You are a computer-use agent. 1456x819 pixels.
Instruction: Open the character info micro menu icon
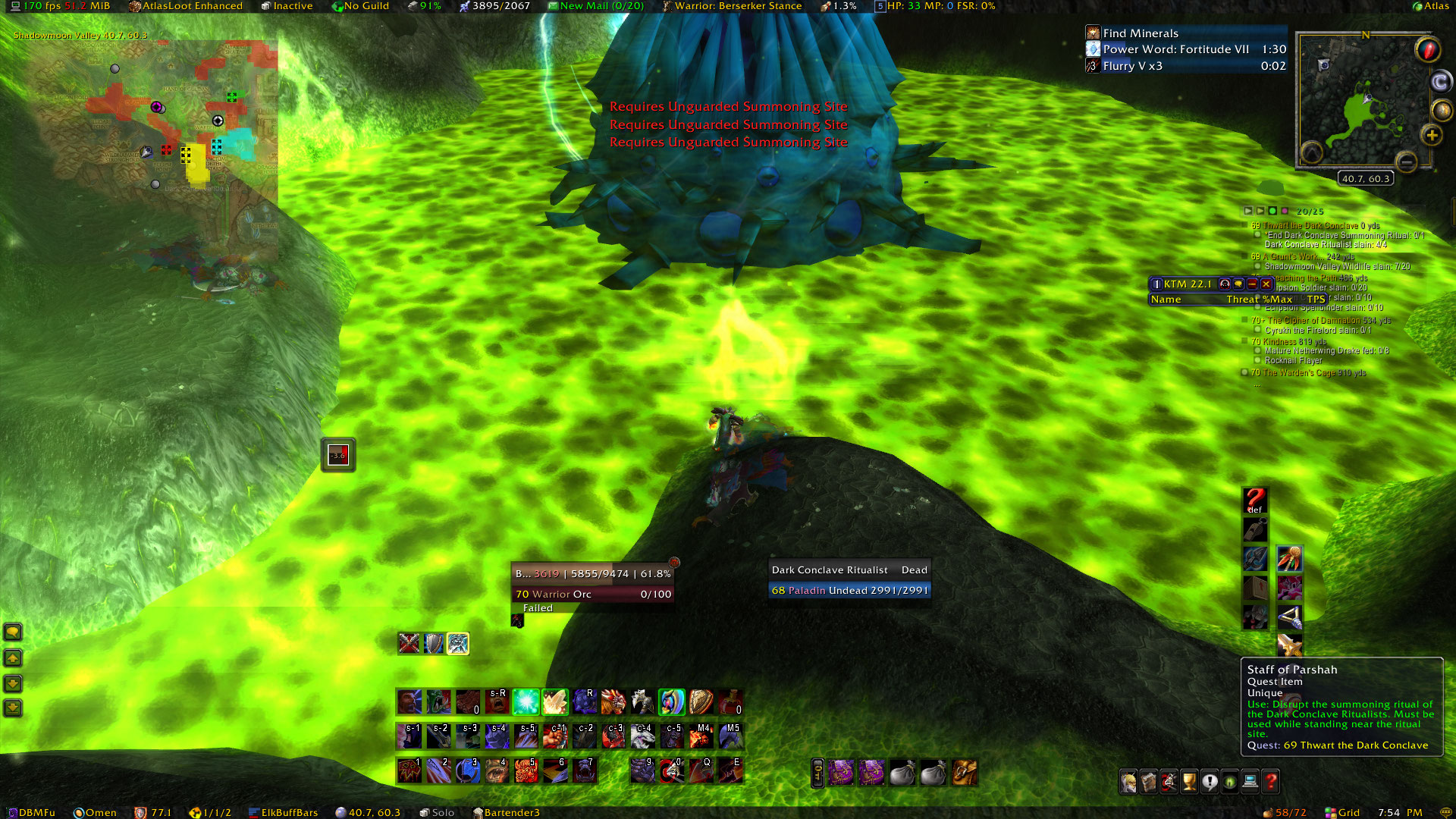1129,781
